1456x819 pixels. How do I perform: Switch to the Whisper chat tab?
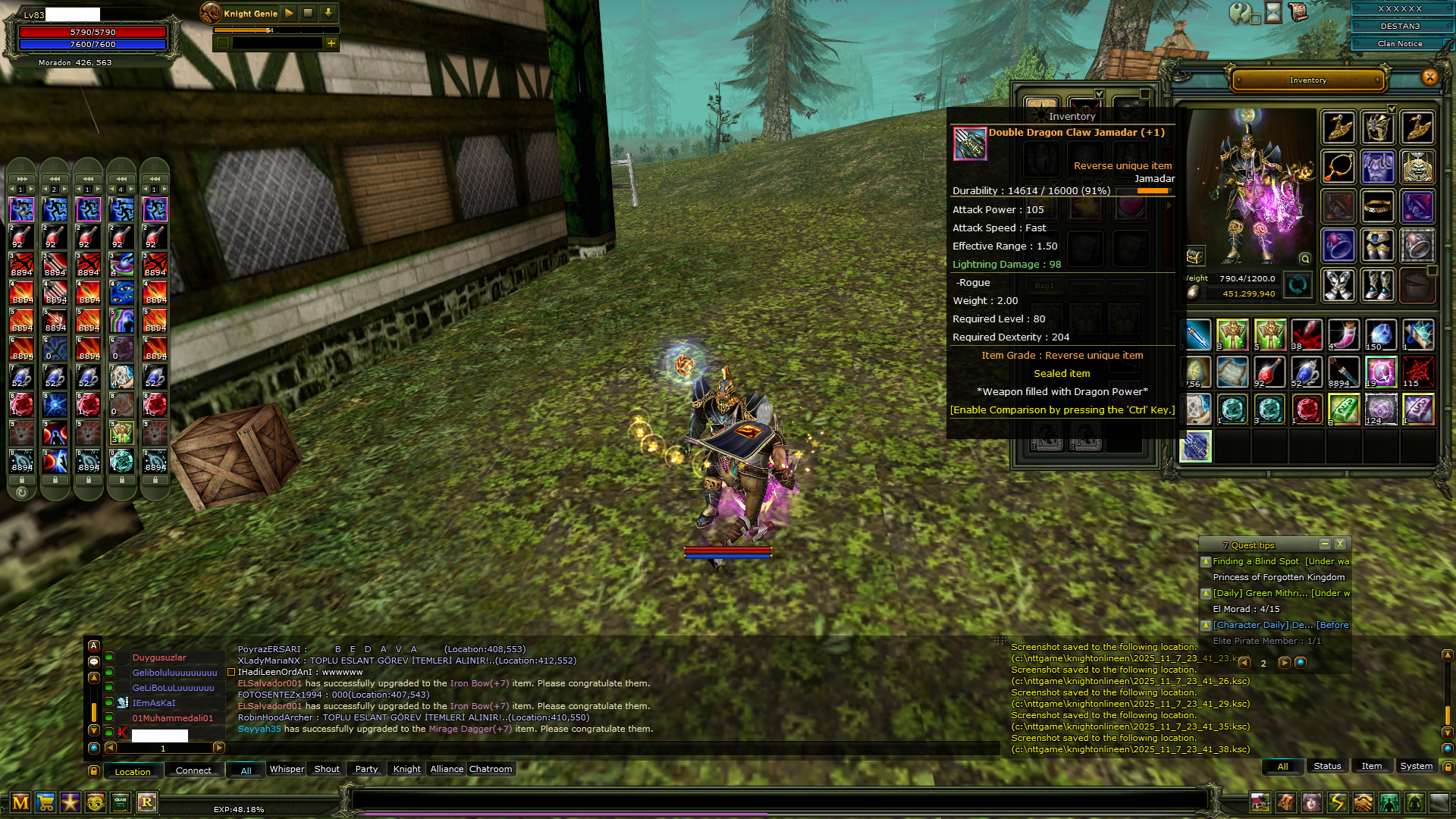point(287,769)
